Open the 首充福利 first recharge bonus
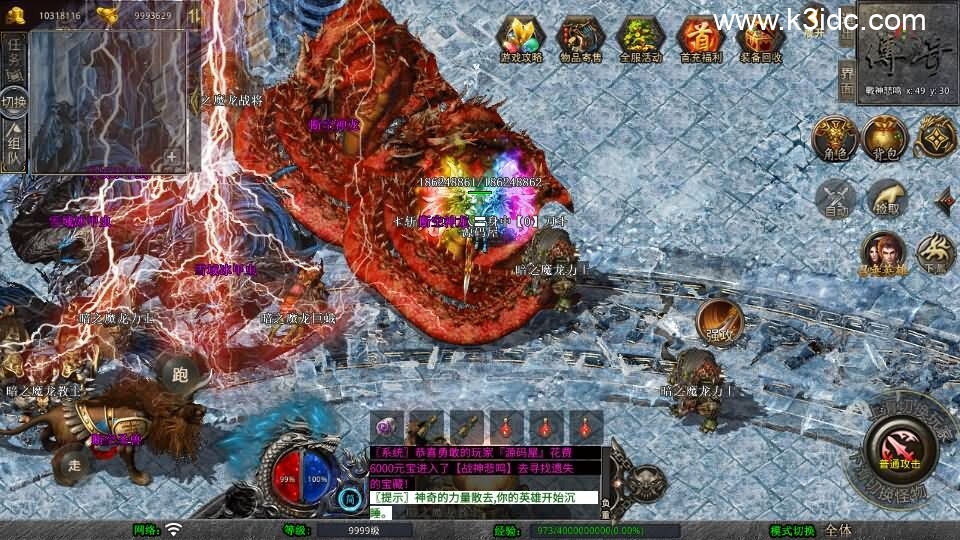This screenshot has height=540, width=960. pos(699,37)
